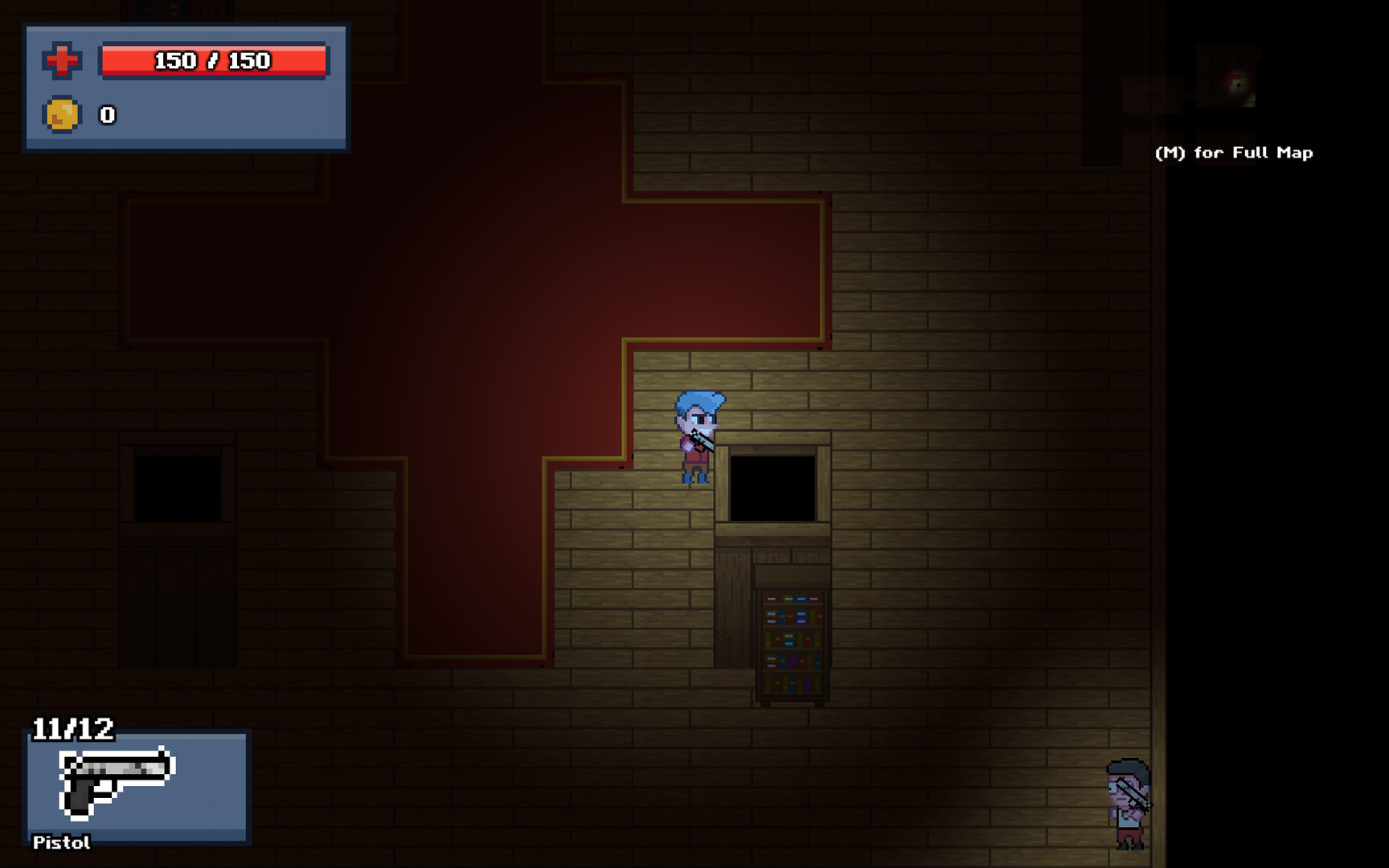
Task: Click the red health cross icon
Action: pos(62,59)
